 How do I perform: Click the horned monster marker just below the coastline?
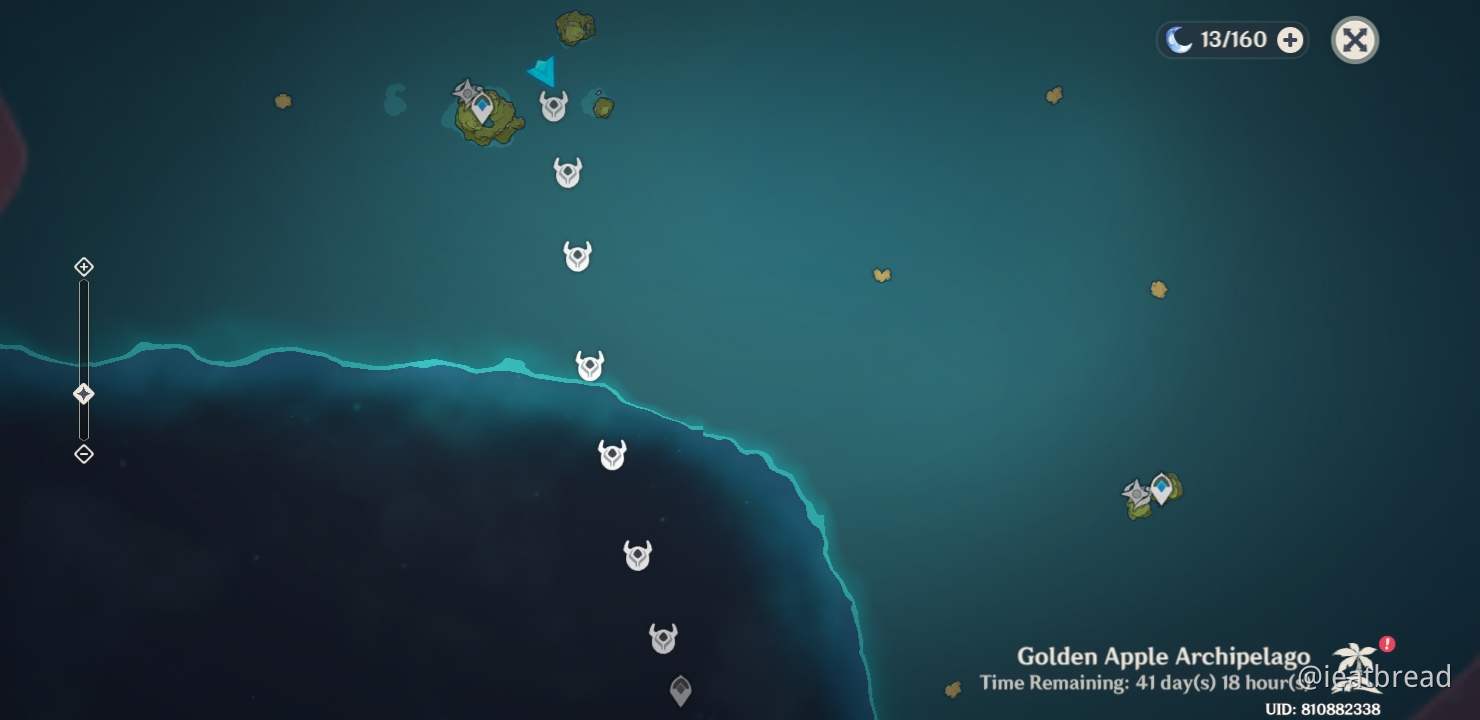click(612, 455)
